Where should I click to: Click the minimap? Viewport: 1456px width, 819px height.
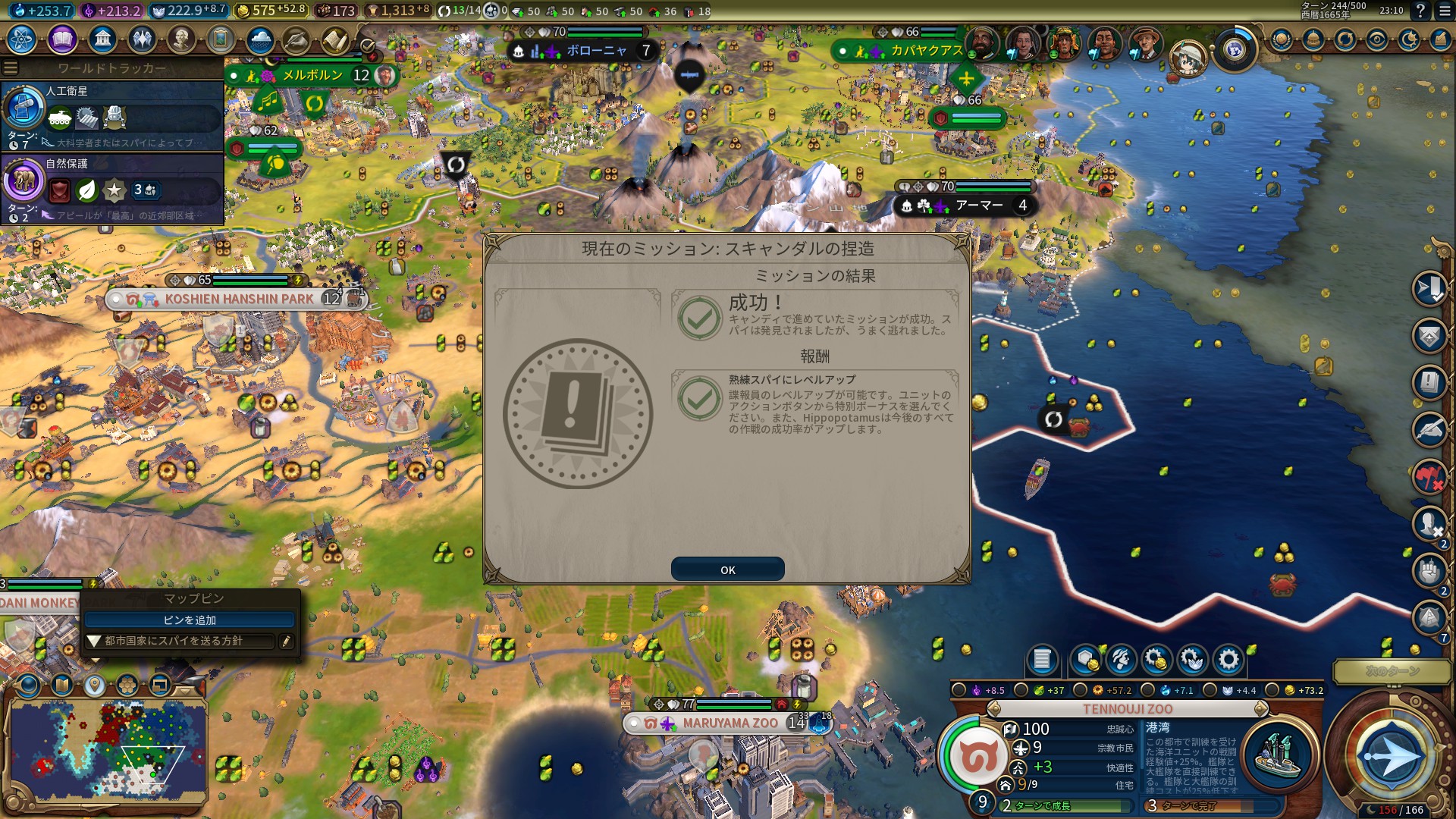point(106,751)
